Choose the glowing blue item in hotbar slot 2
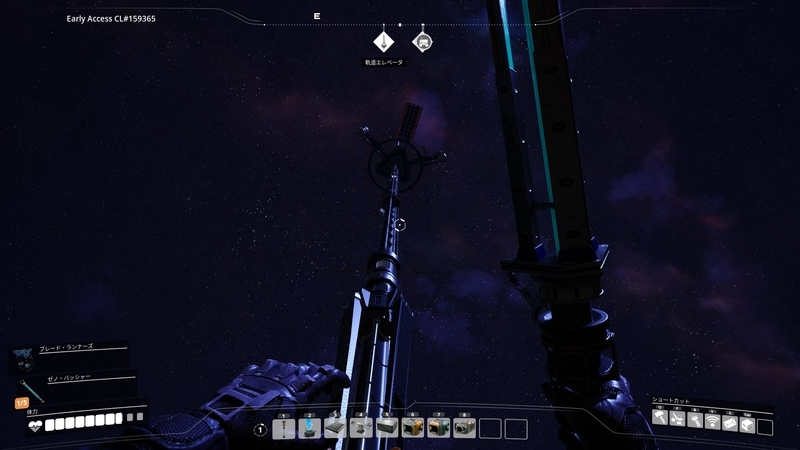 [x=310, y=428]
